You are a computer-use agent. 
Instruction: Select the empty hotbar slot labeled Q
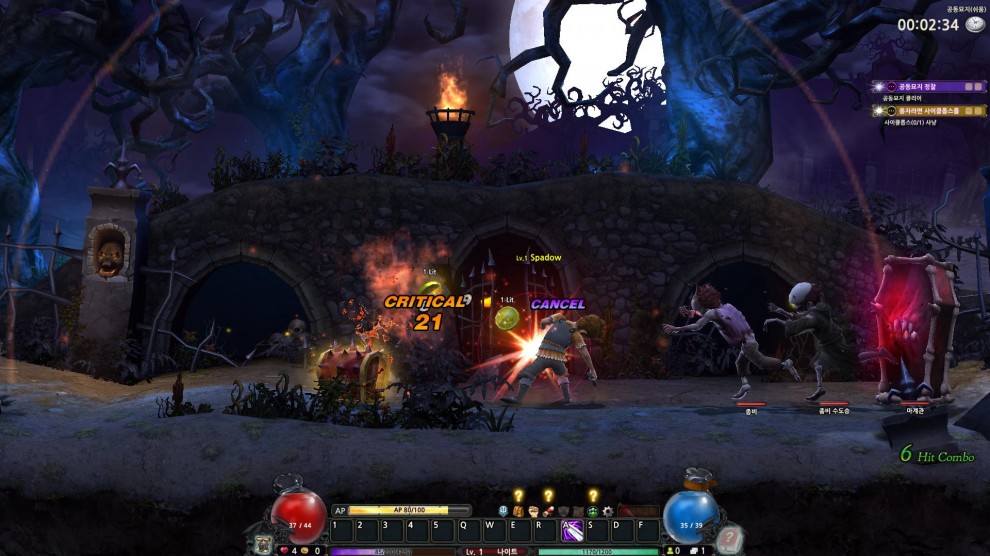[x=470, y=530]
